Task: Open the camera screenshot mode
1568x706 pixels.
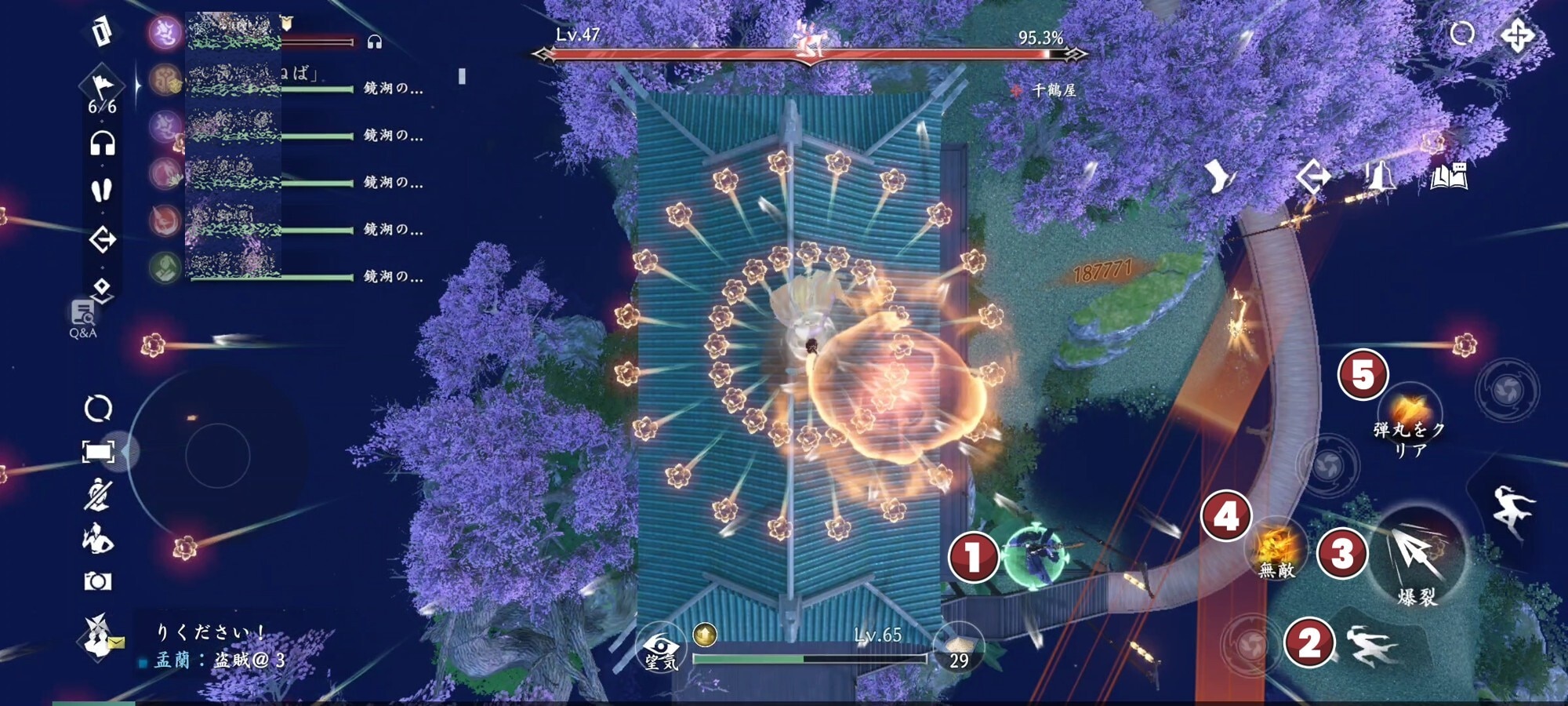Action: pyautogui.click(x=98, y=581)
